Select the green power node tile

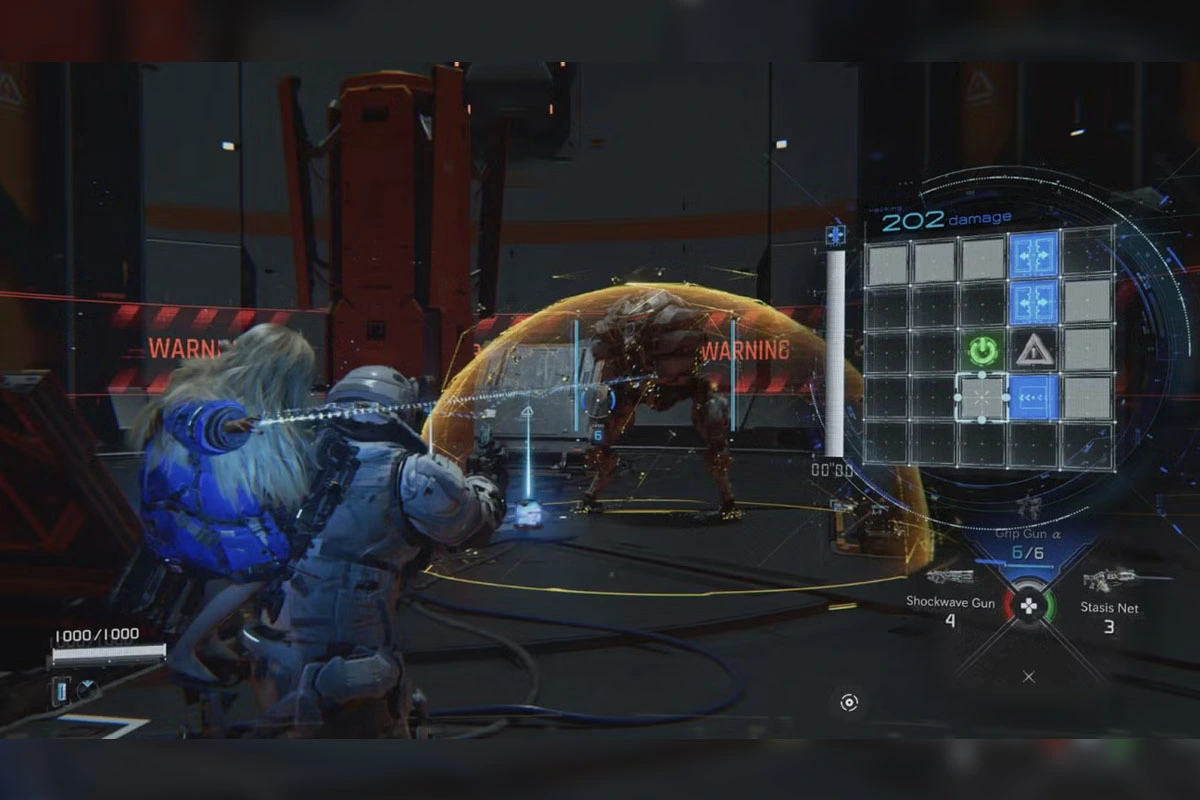click(x=984, y=351)
